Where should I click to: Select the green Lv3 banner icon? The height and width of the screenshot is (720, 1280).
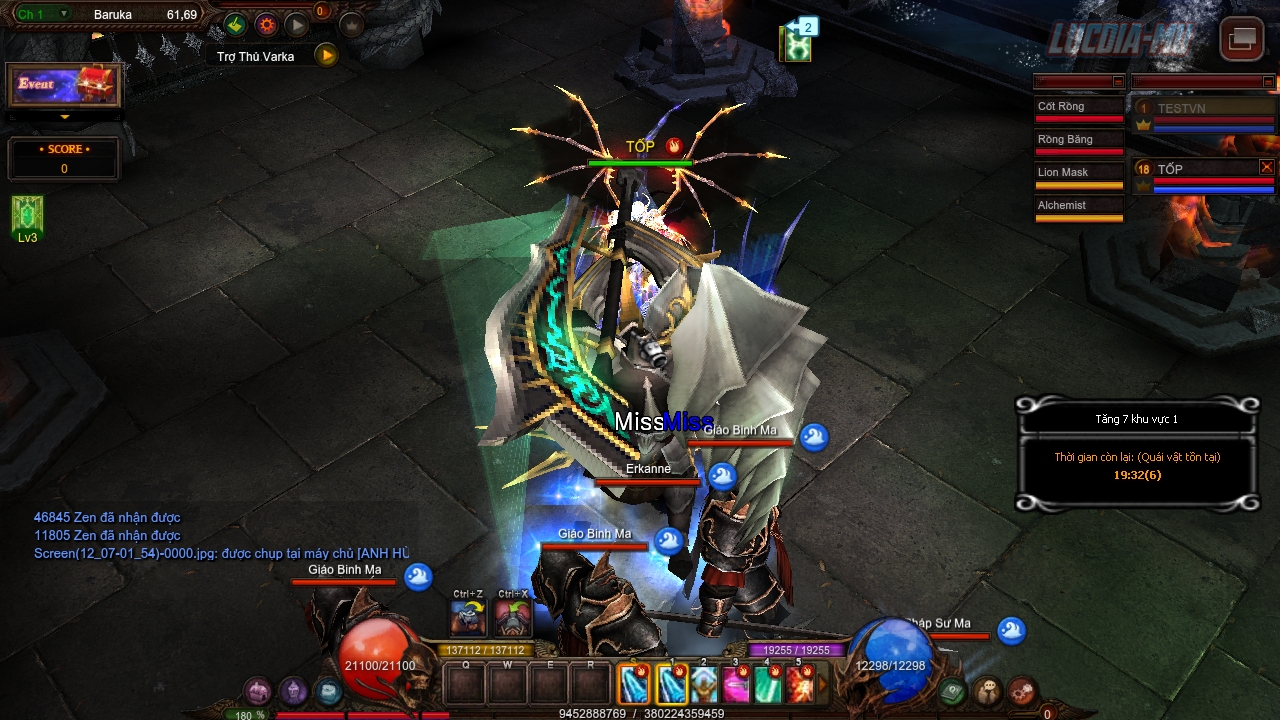[27, 214]
